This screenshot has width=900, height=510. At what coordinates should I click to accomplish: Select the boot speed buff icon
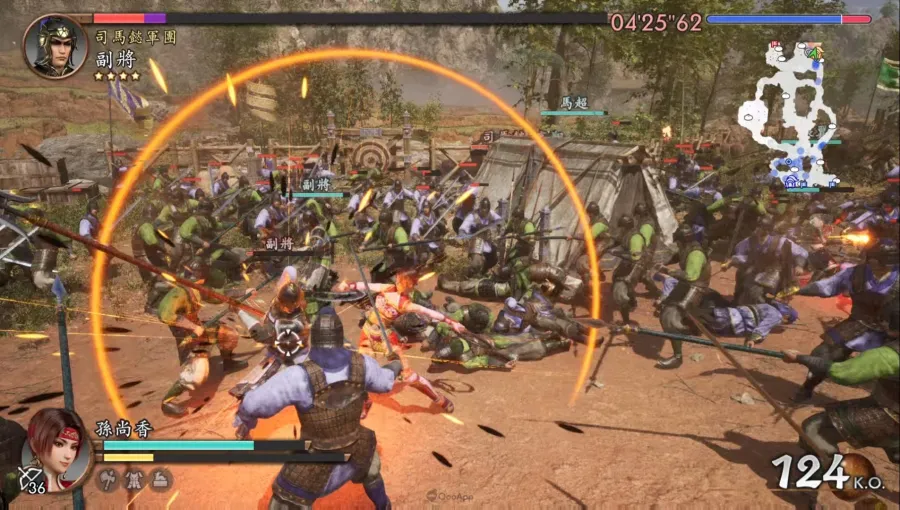click(x=160, y=480)
